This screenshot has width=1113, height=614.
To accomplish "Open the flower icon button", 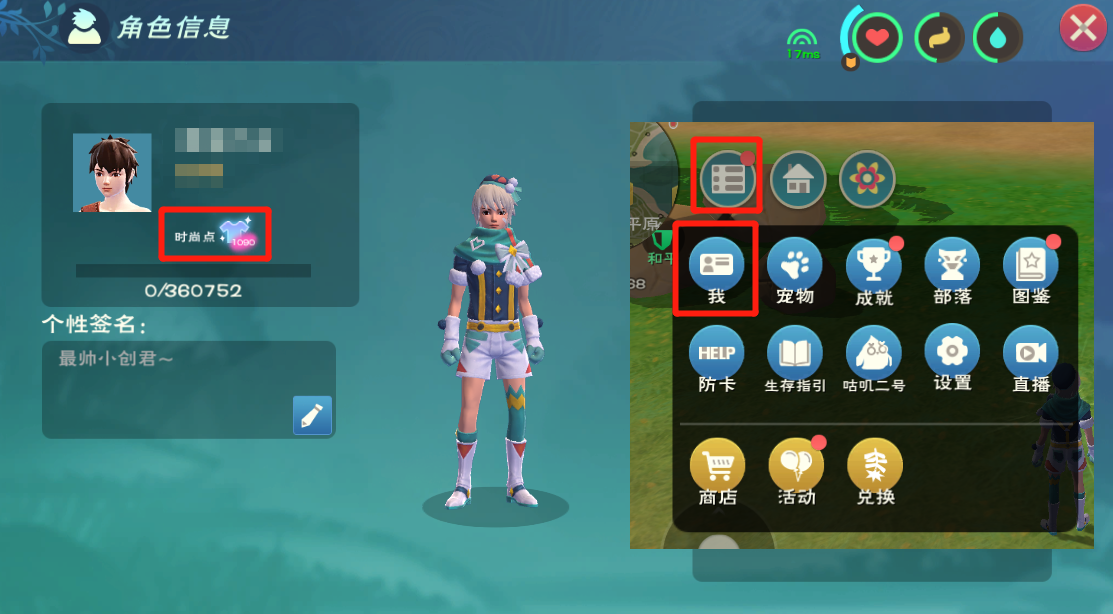I will pyautogui.click(x=866, y=179).
